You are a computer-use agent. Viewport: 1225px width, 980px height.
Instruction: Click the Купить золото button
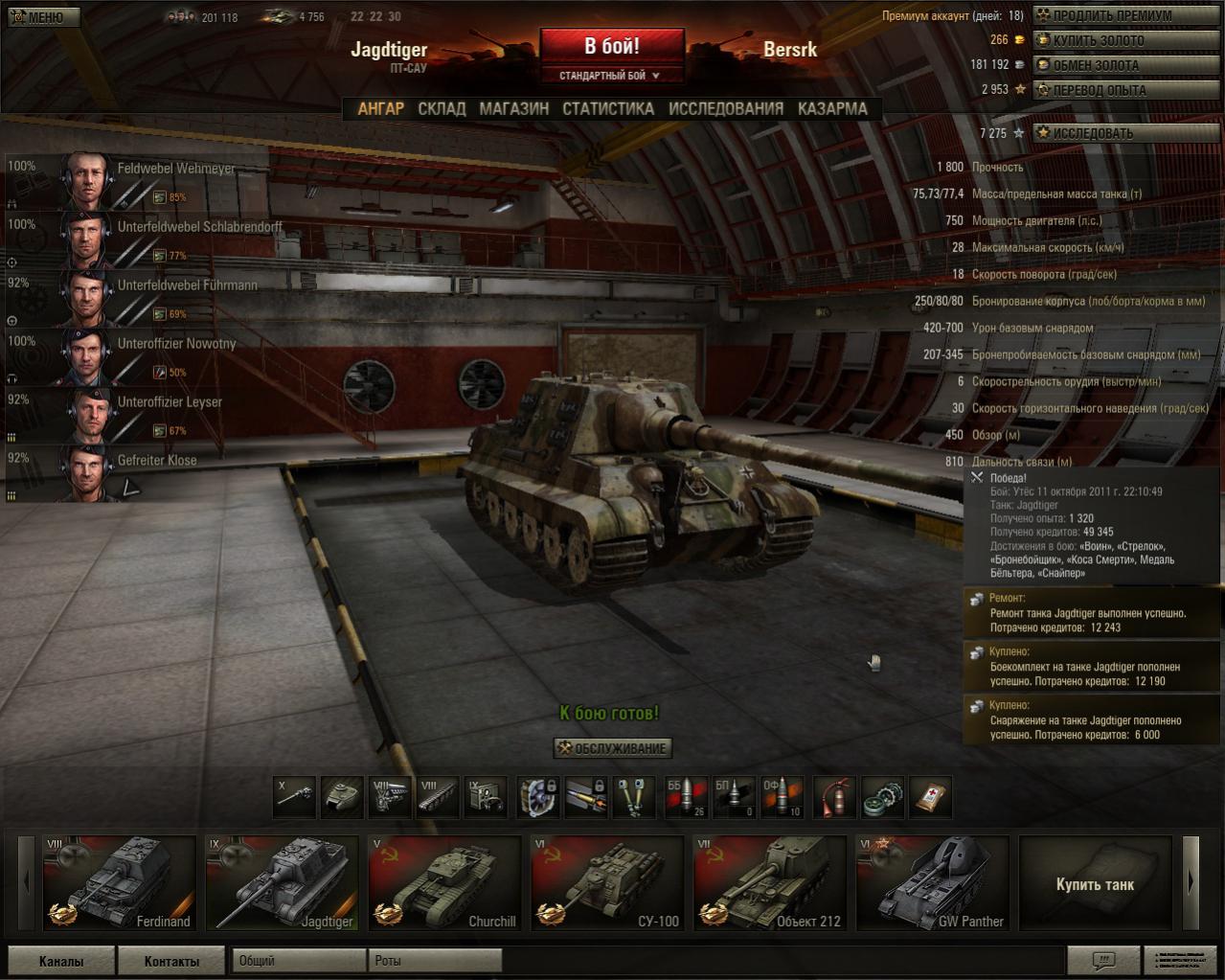1125,41
